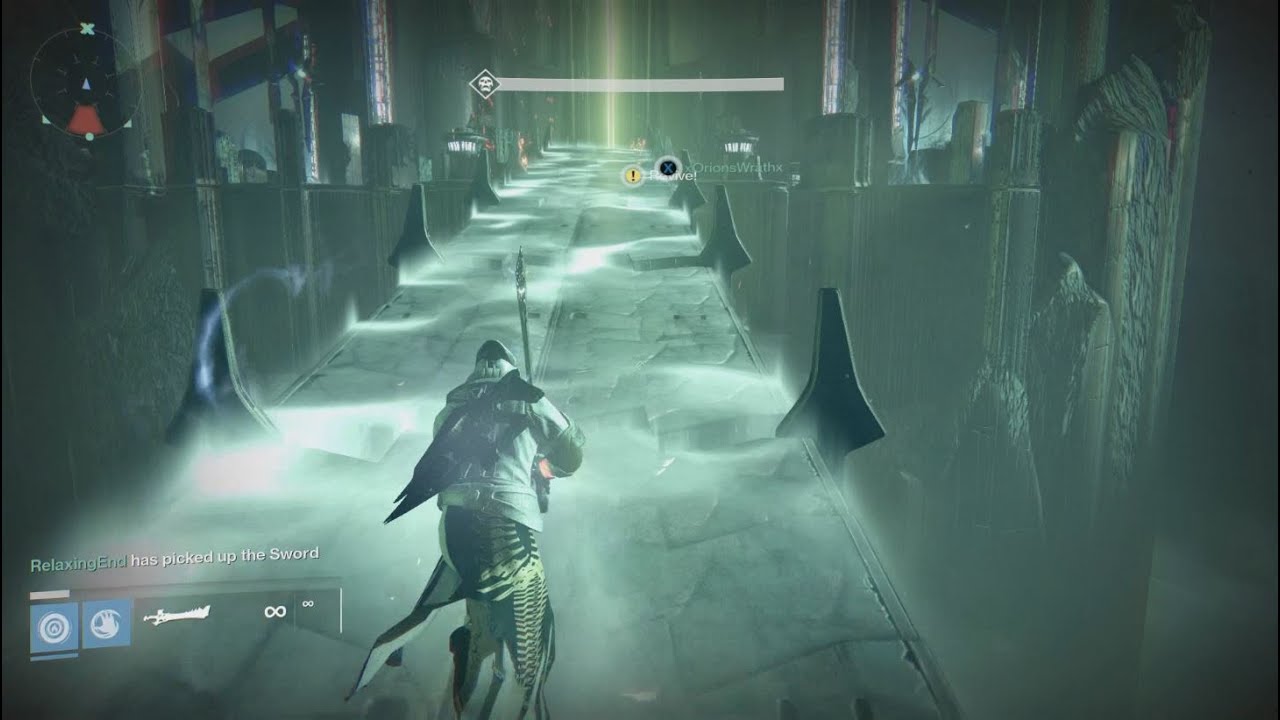Click the boss health progress bar
The height and width of the screenshot is (720, 1280).
(640, 82)
